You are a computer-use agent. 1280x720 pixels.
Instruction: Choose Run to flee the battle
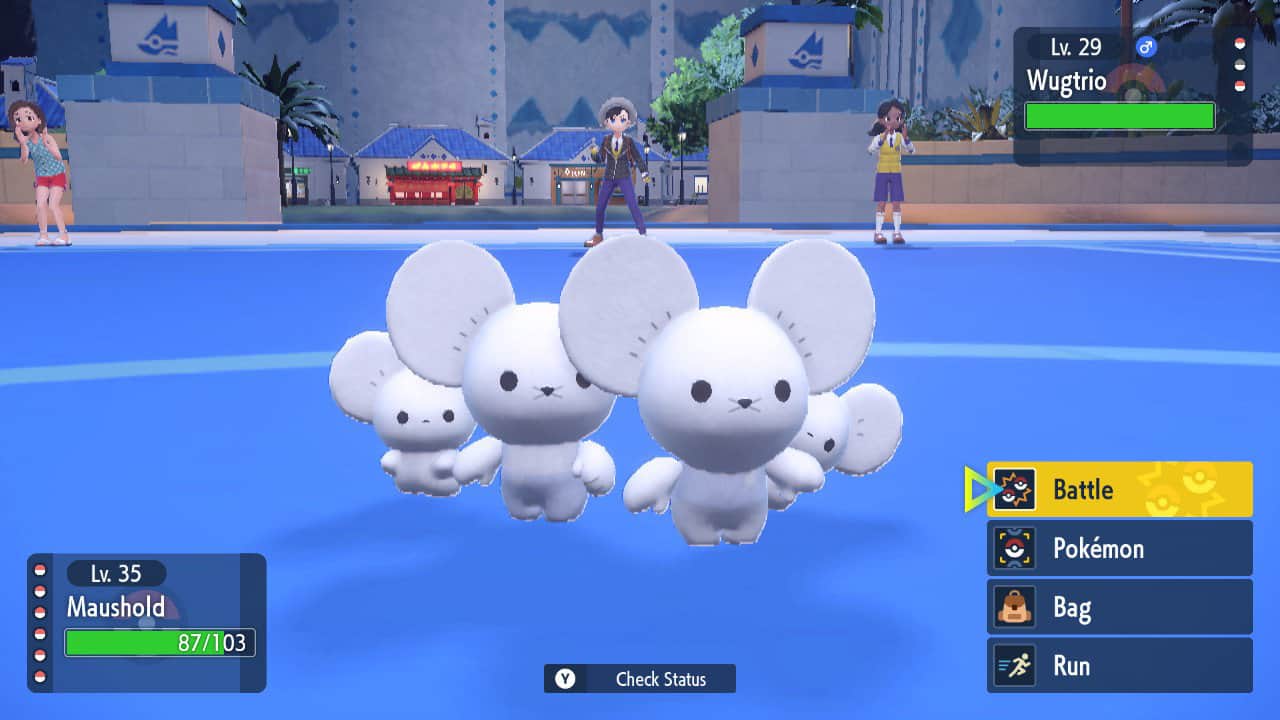1119,666
